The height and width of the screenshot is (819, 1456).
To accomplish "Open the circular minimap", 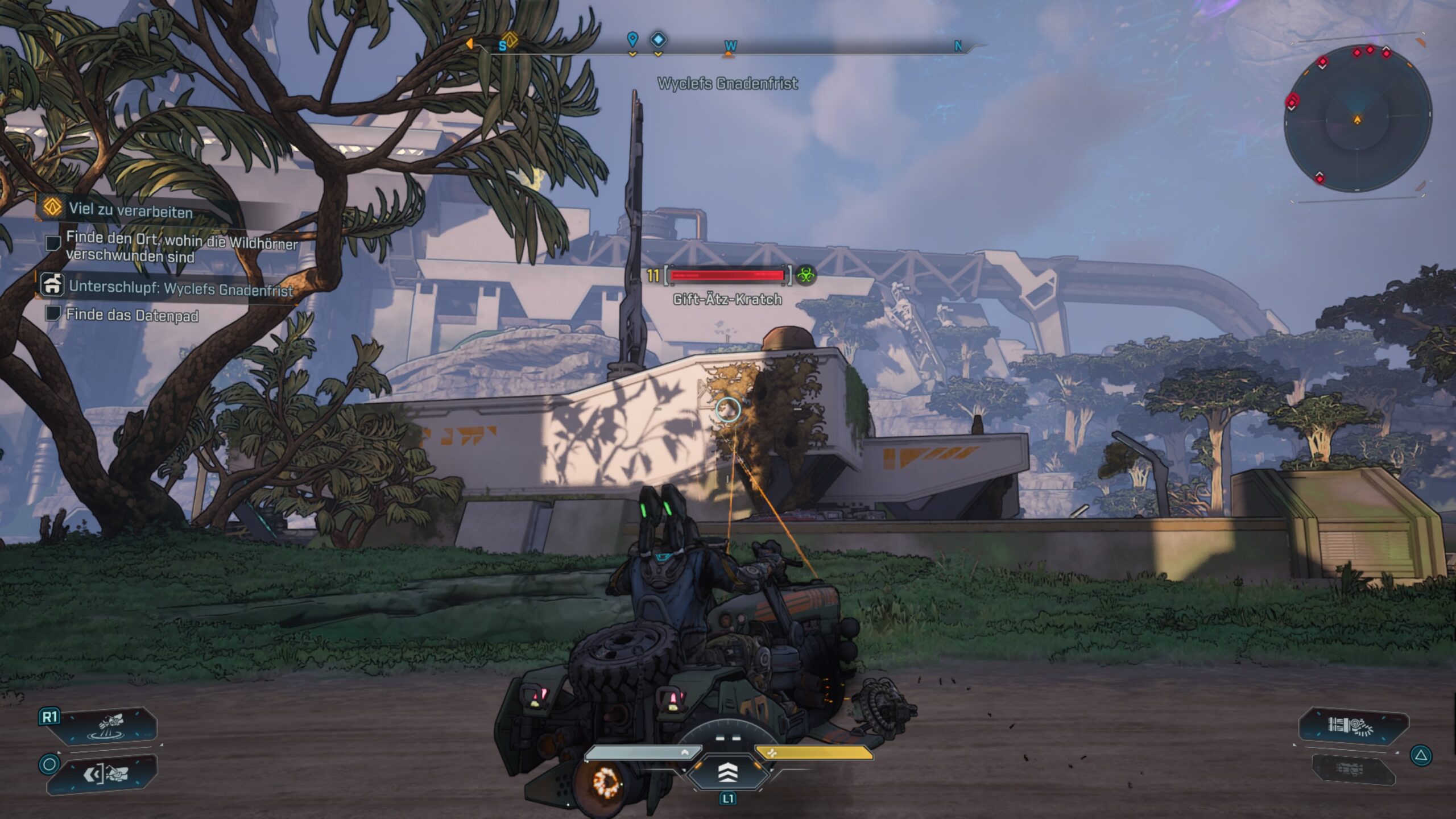I will (1358, 119).
